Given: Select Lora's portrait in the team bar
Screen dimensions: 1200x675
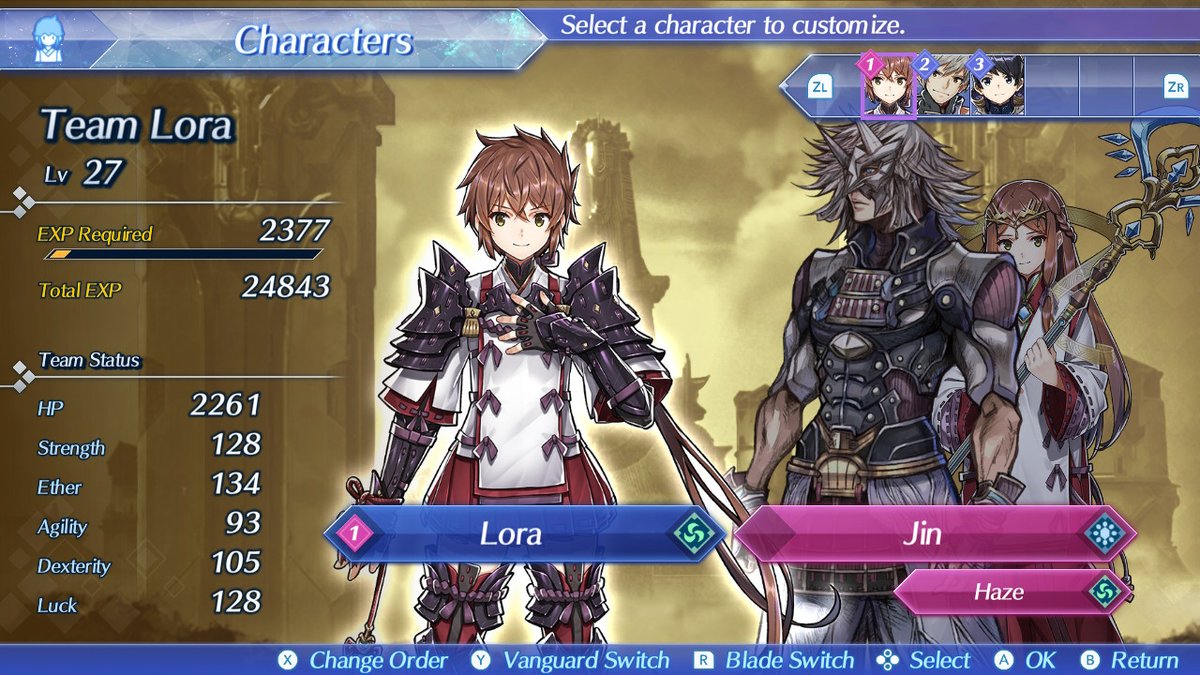Looking at the screenshot, I should click(888, 87).
